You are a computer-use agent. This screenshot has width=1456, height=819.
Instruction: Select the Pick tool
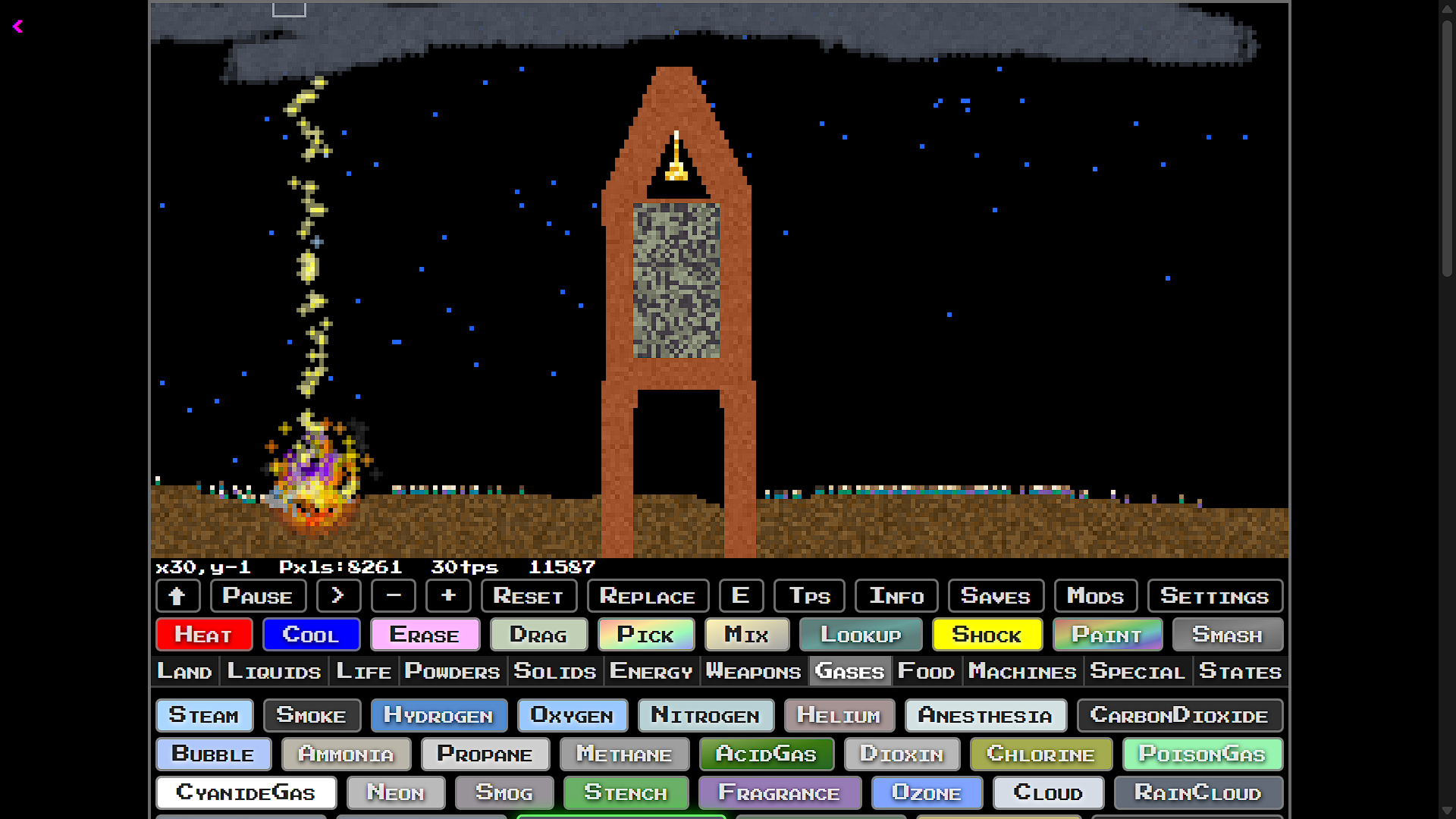(x=646, y=635)
